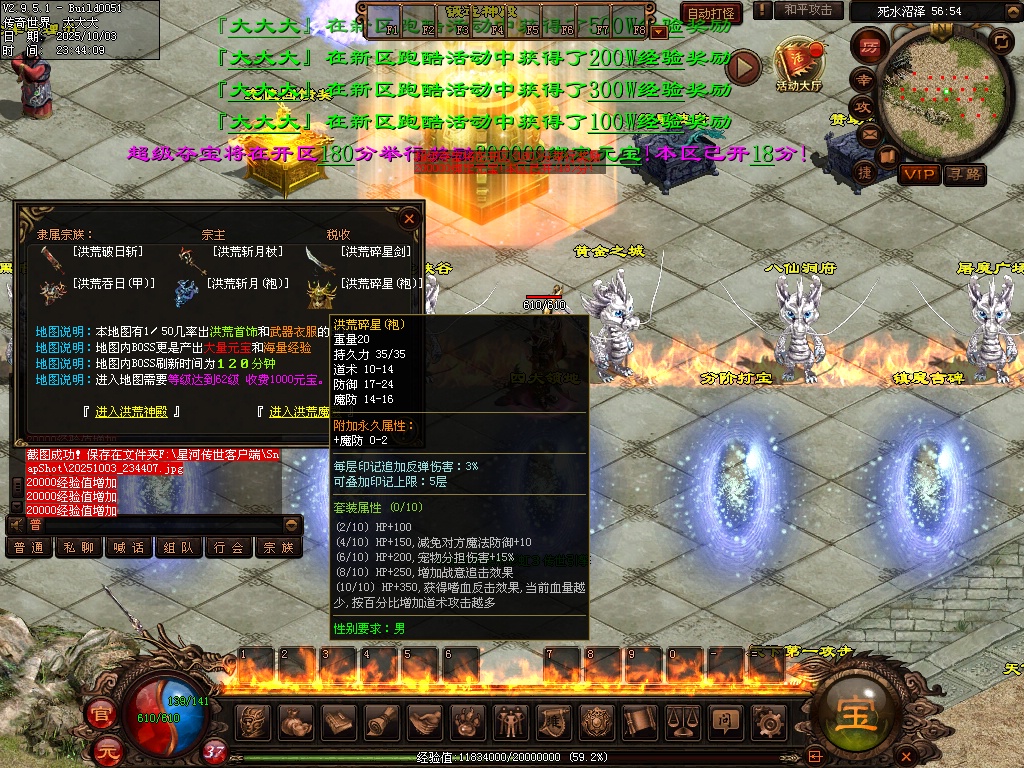The width and height of the screenshot is (1024, 768).
Task: Switch to the 私聊 chat channel
Action: coord(79,548)
